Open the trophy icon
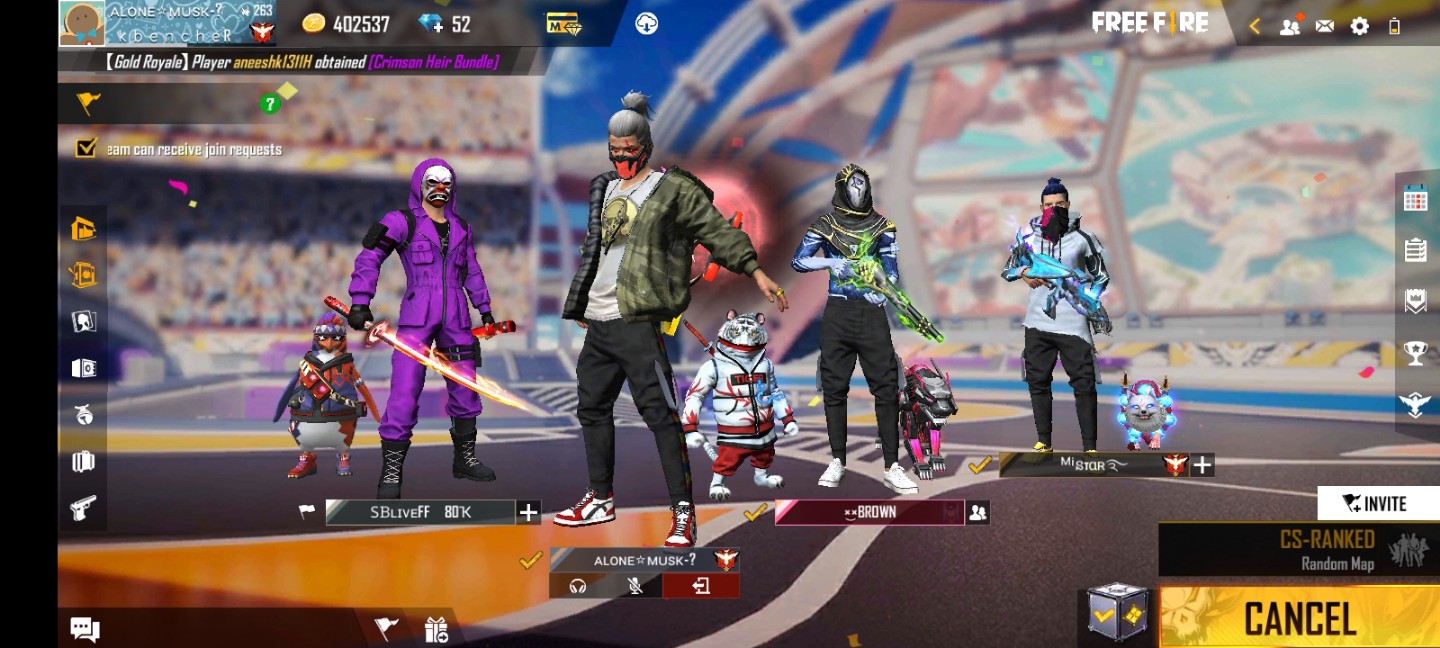 [x=1415, y=352]
